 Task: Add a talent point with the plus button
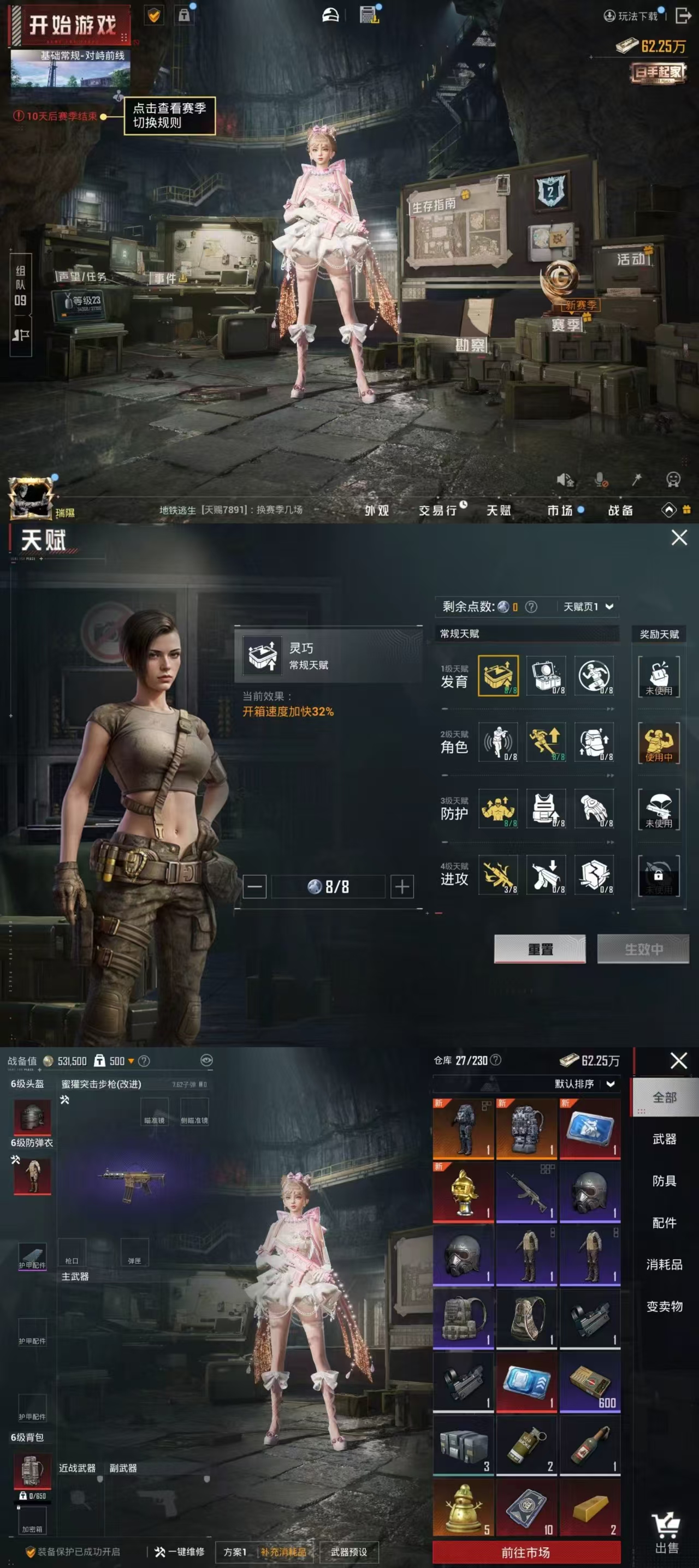(x=402, y=886)
